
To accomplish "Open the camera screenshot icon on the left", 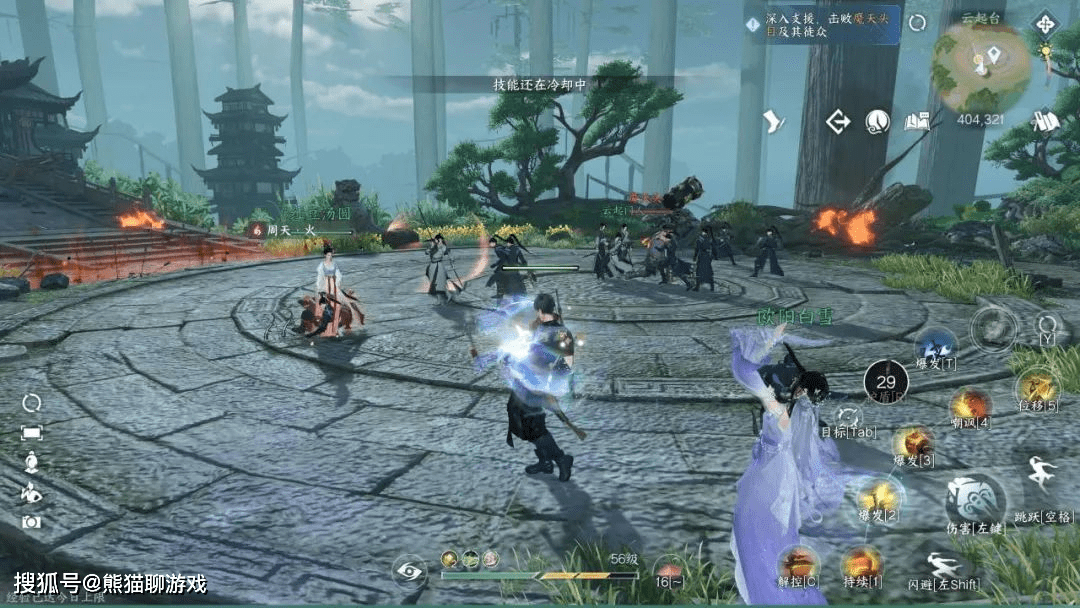I will (32, 521).
